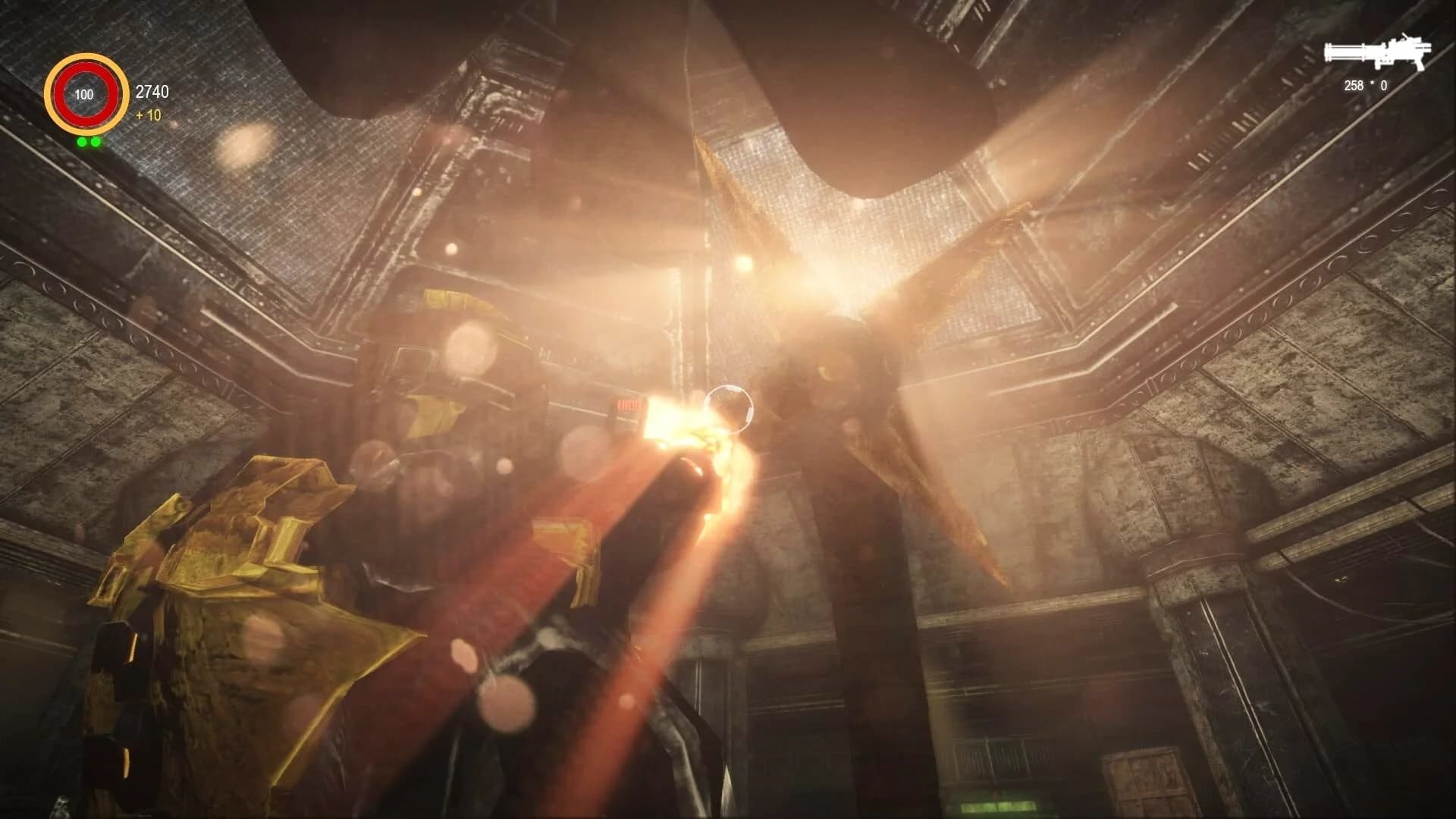Toggle the left green ammo indicator dot
The width and height of the screenshot is (1456, 819).
(82, 142)
